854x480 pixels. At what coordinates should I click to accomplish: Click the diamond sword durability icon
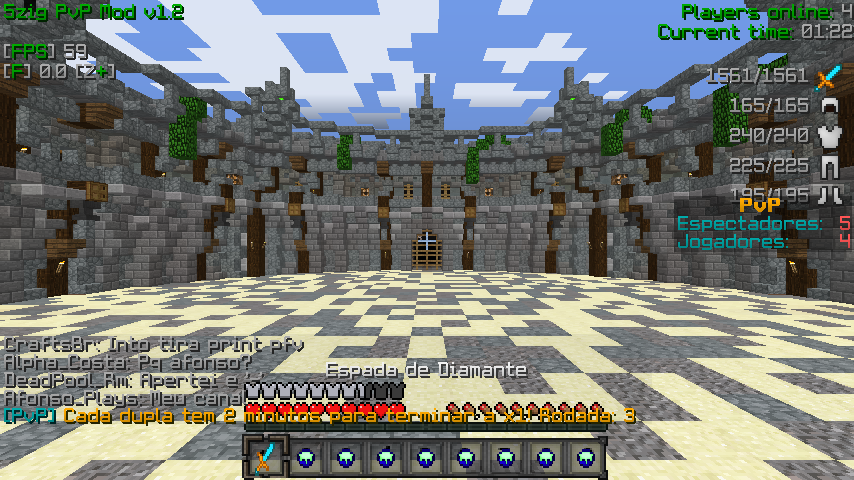point(828,76)
